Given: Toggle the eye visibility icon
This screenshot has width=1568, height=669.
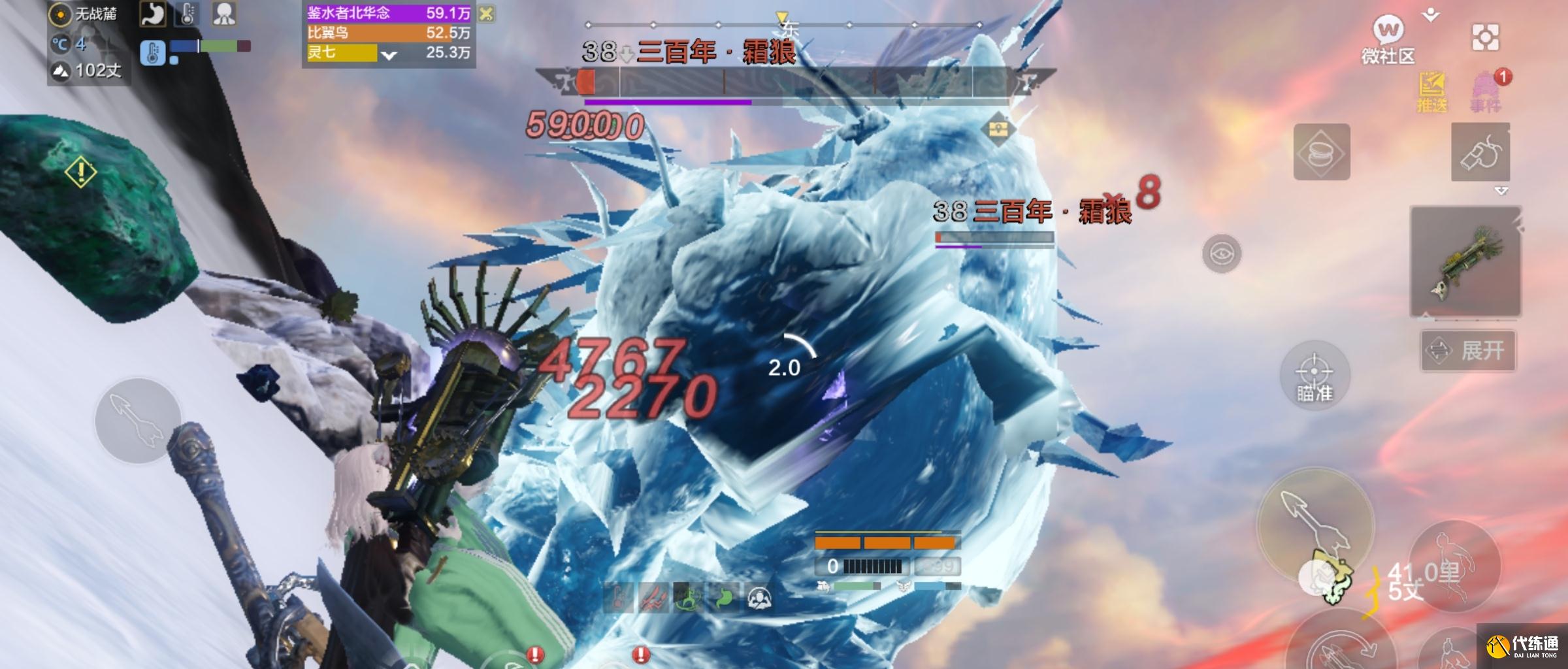Looking at the screenshot, I should 1221,253.
